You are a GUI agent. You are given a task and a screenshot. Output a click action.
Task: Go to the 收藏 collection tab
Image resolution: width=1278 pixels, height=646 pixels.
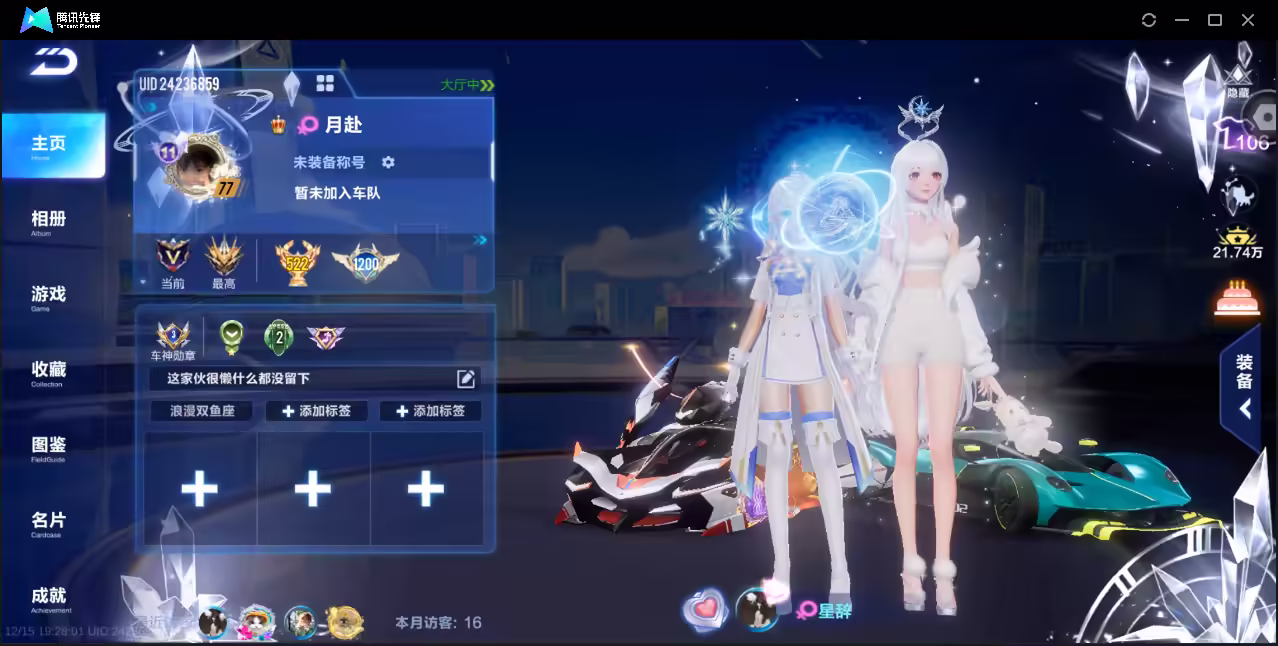click(48, 371)
